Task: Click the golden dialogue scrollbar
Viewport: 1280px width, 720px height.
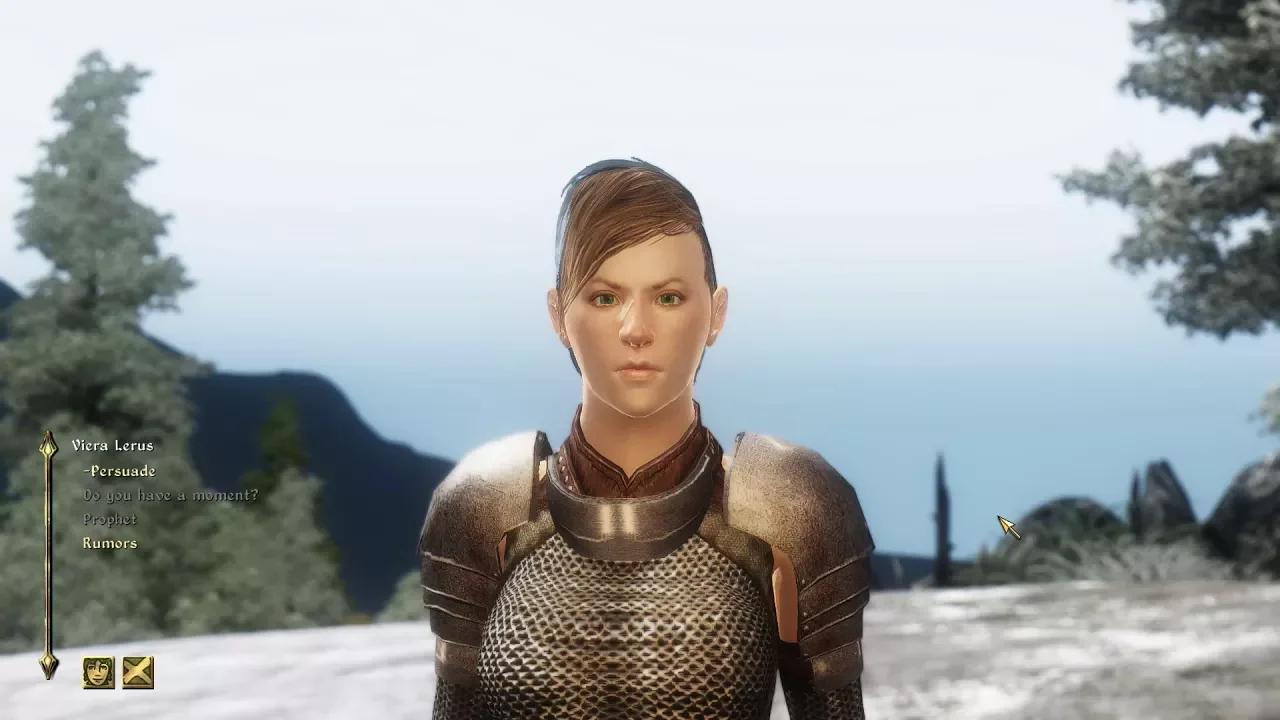Action: coord(47,555)
